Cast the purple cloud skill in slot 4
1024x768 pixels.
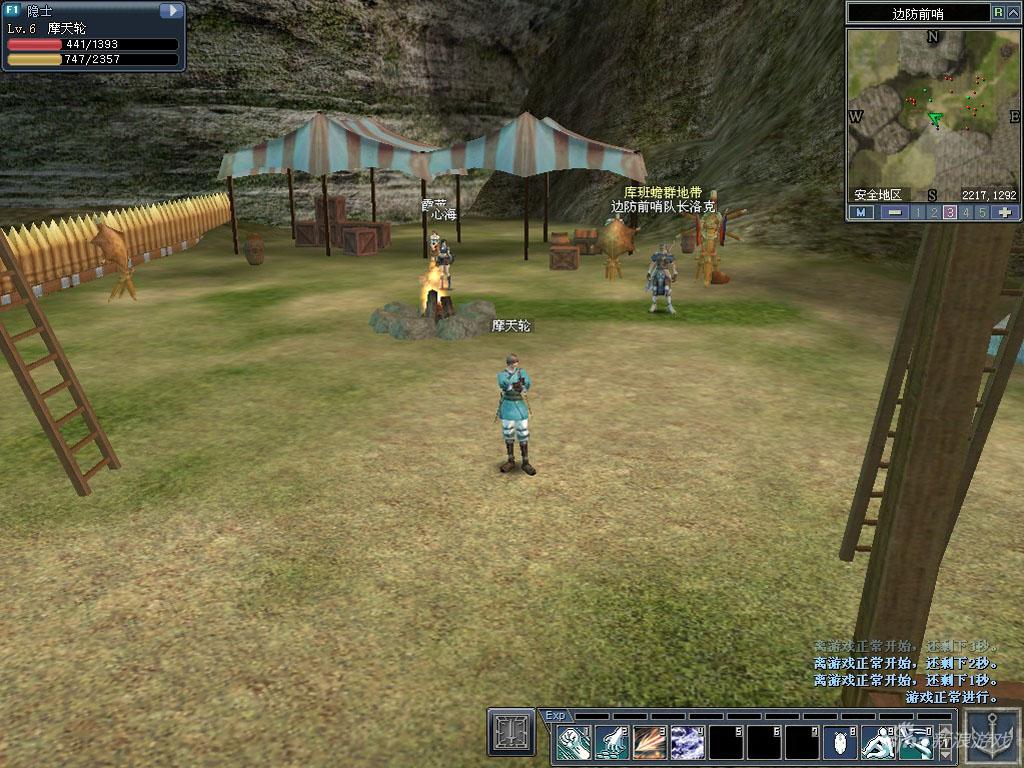(x=687, y=742)
